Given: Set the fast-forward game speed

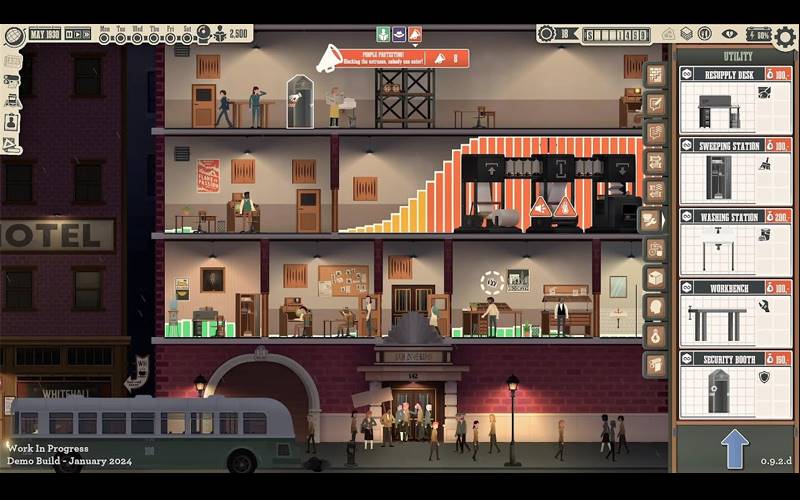Looking at the screenshot, I should 84,34.
